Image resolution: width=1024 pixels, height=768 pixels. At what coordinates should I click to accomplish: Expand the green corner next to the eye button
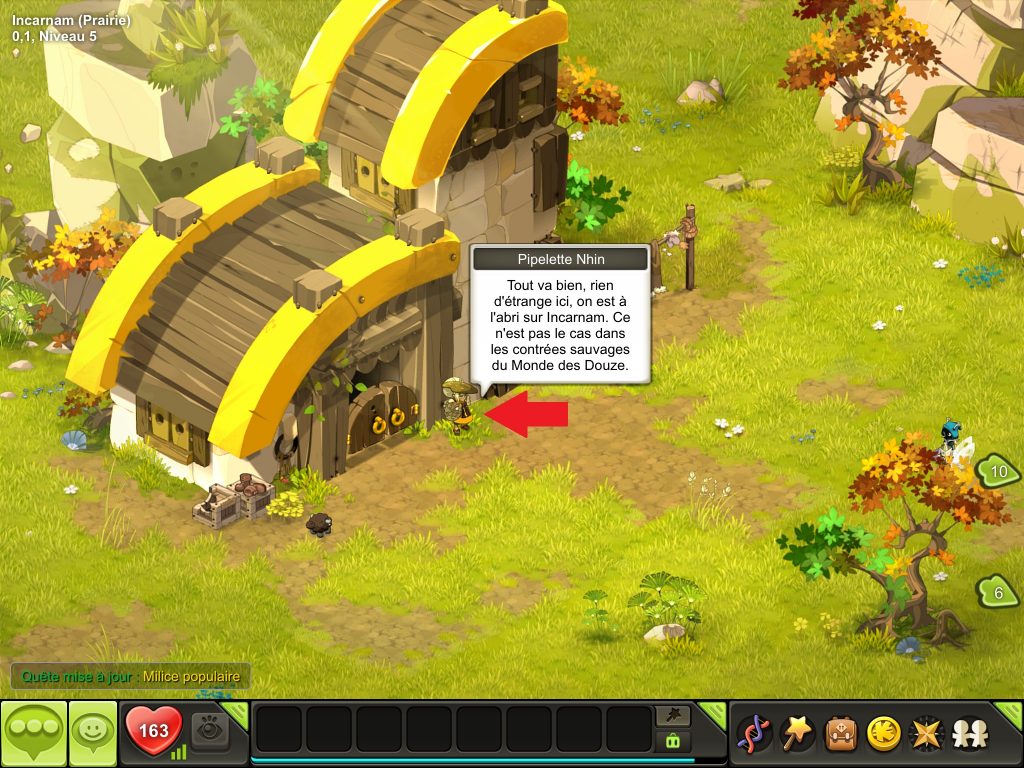pos(236,711)
